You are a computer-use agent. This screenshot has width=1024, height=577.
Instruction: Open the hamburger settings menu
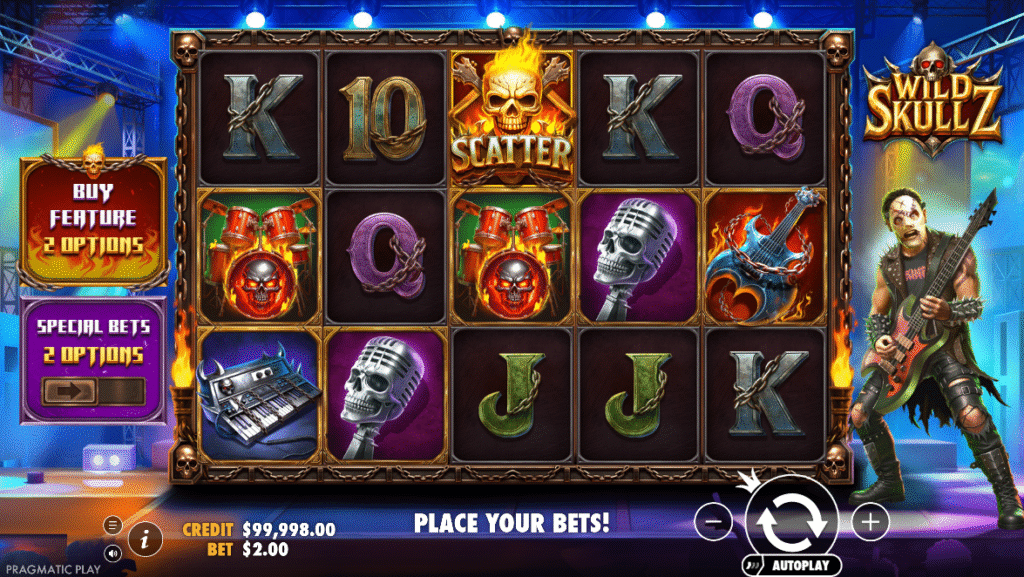[x=113, y=524]
